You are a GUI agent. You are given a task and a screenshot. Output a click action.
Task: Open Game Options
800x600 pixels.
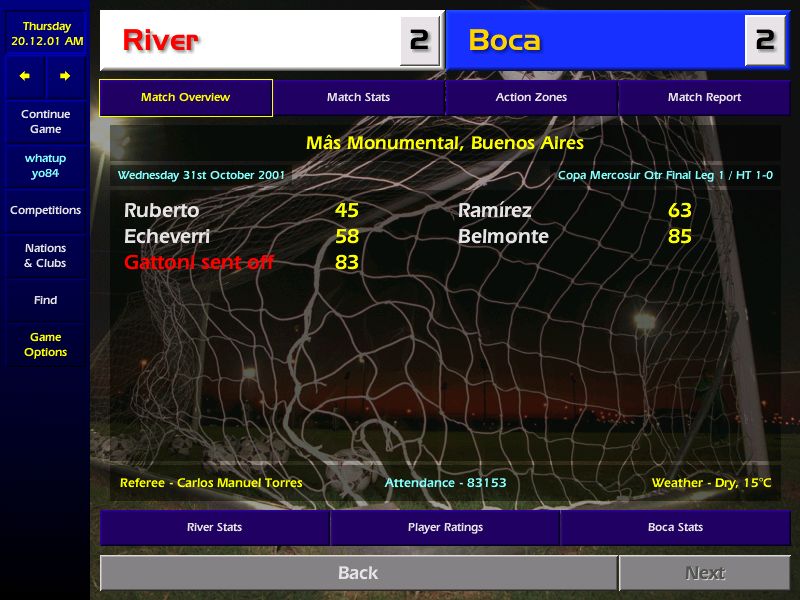pos(45,345)
